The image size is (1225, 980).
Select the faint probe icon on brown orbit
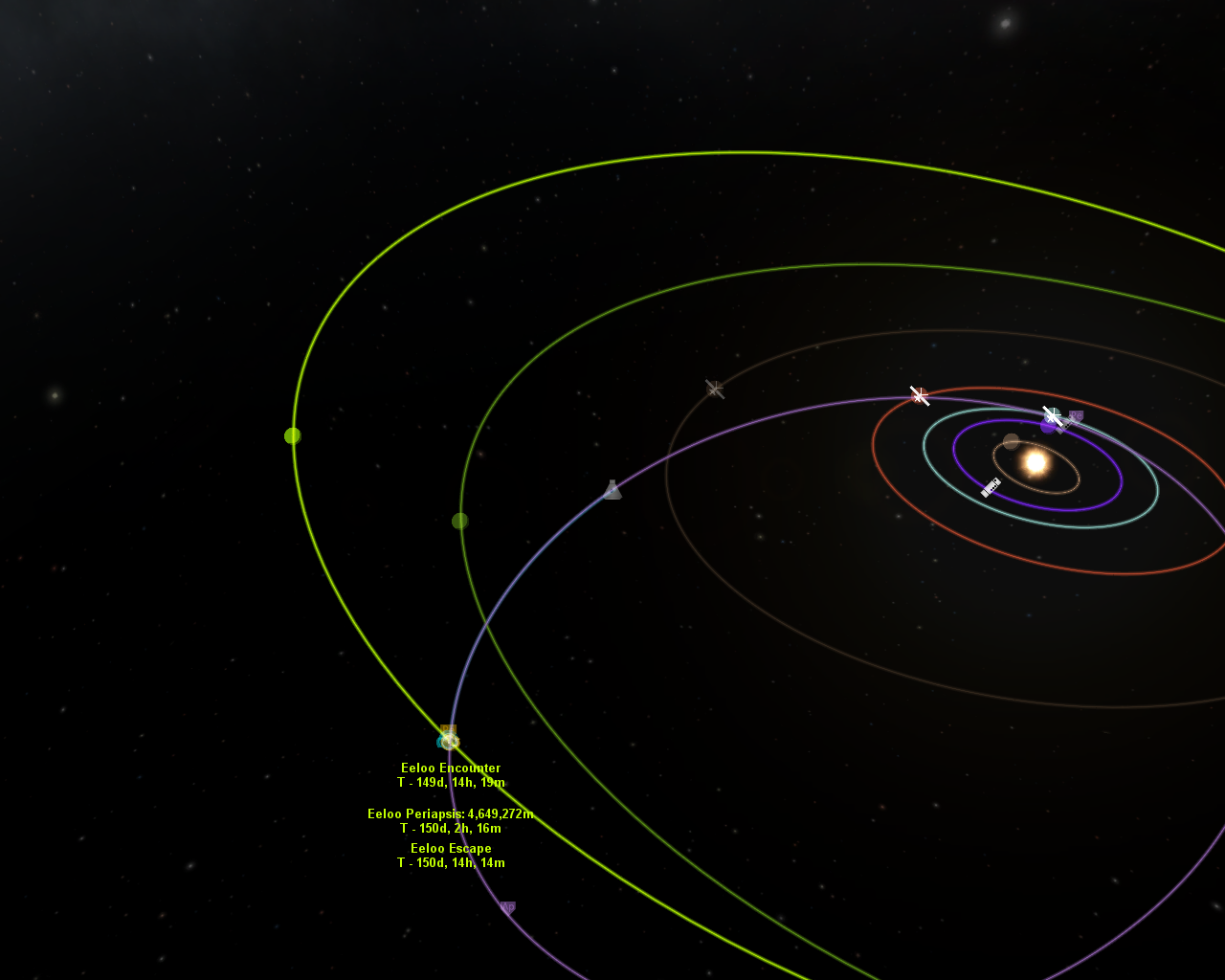pos(714,389)
